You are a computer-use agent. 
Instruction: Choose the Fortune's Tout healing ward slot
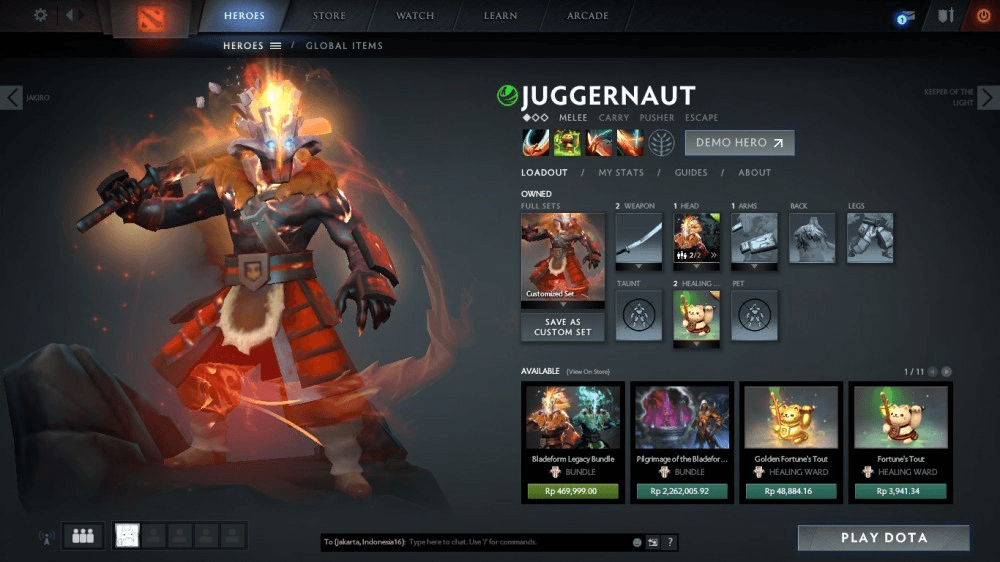pyautogui.click(x=697, y=316)
